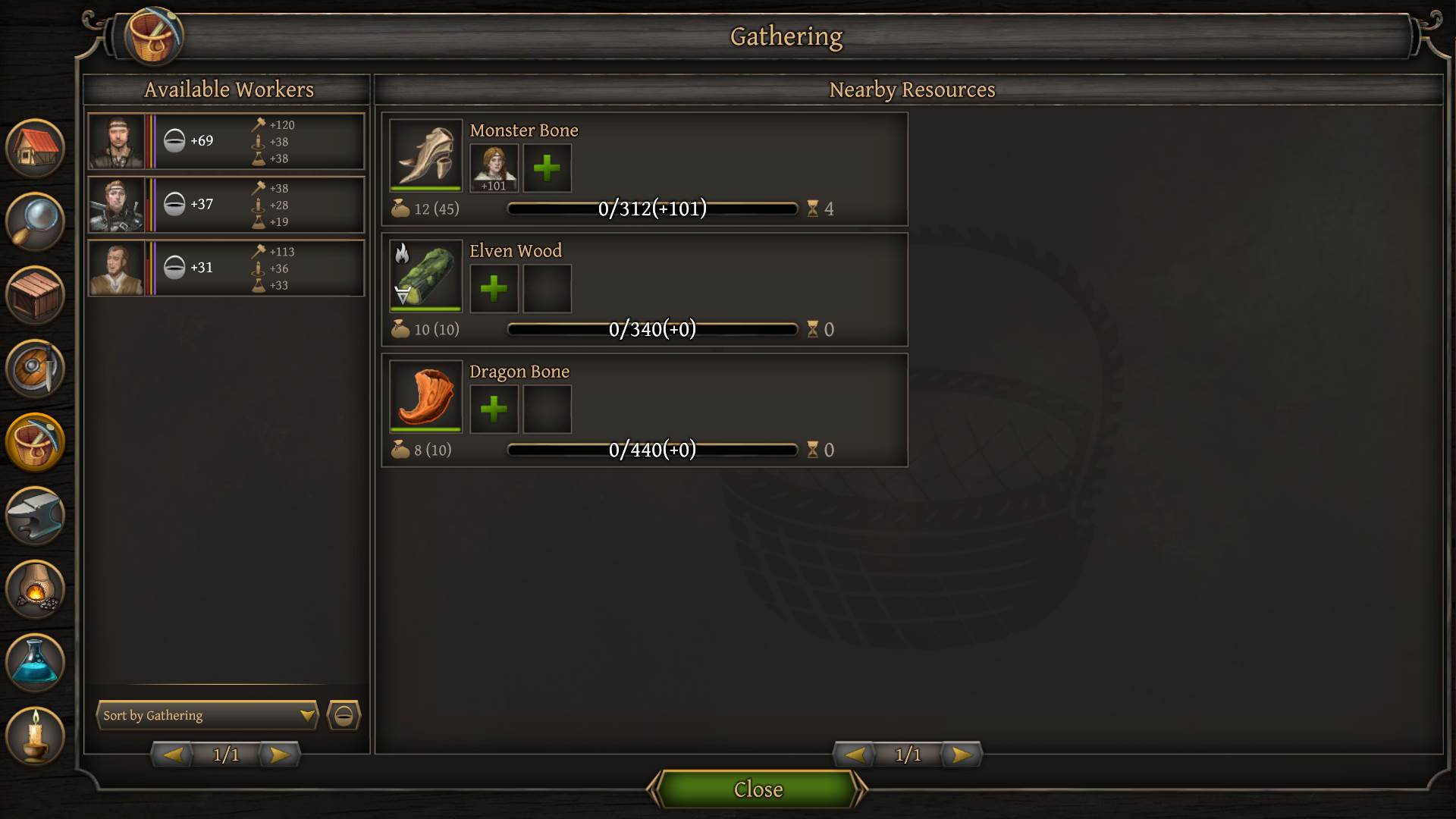The image size is (1456, 819).
Task: Select the magnifying glass exploration icon
Action: 35,221
